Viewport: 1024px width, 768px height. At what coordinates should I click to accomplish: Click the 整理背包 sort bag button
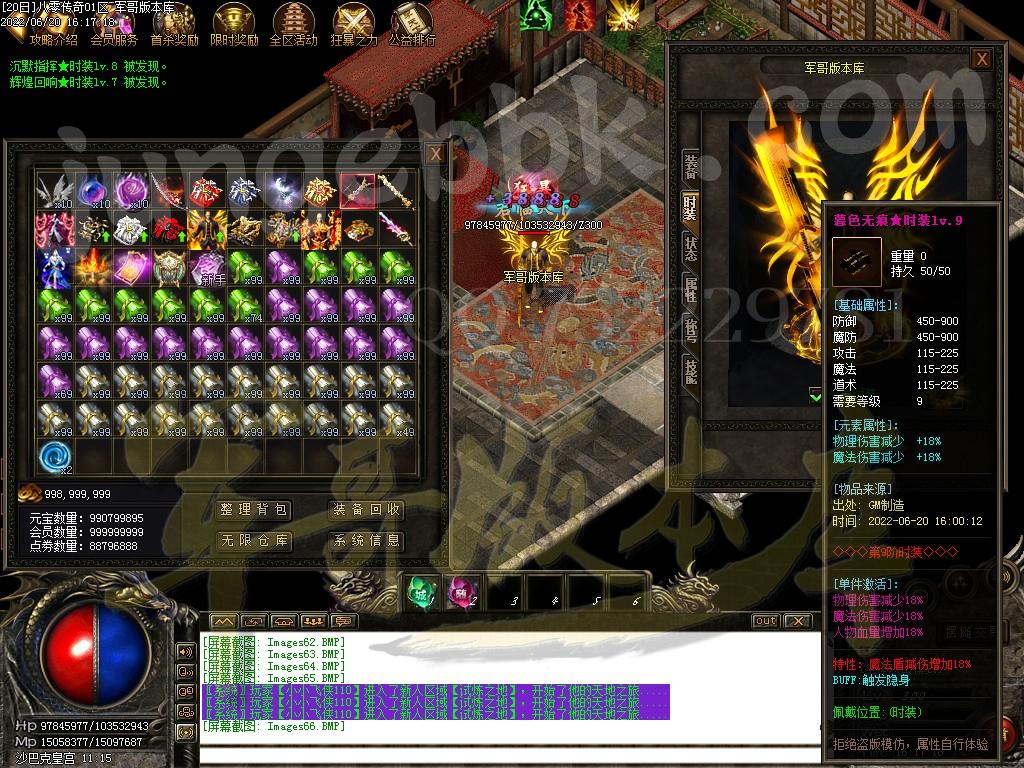[254, 510]
